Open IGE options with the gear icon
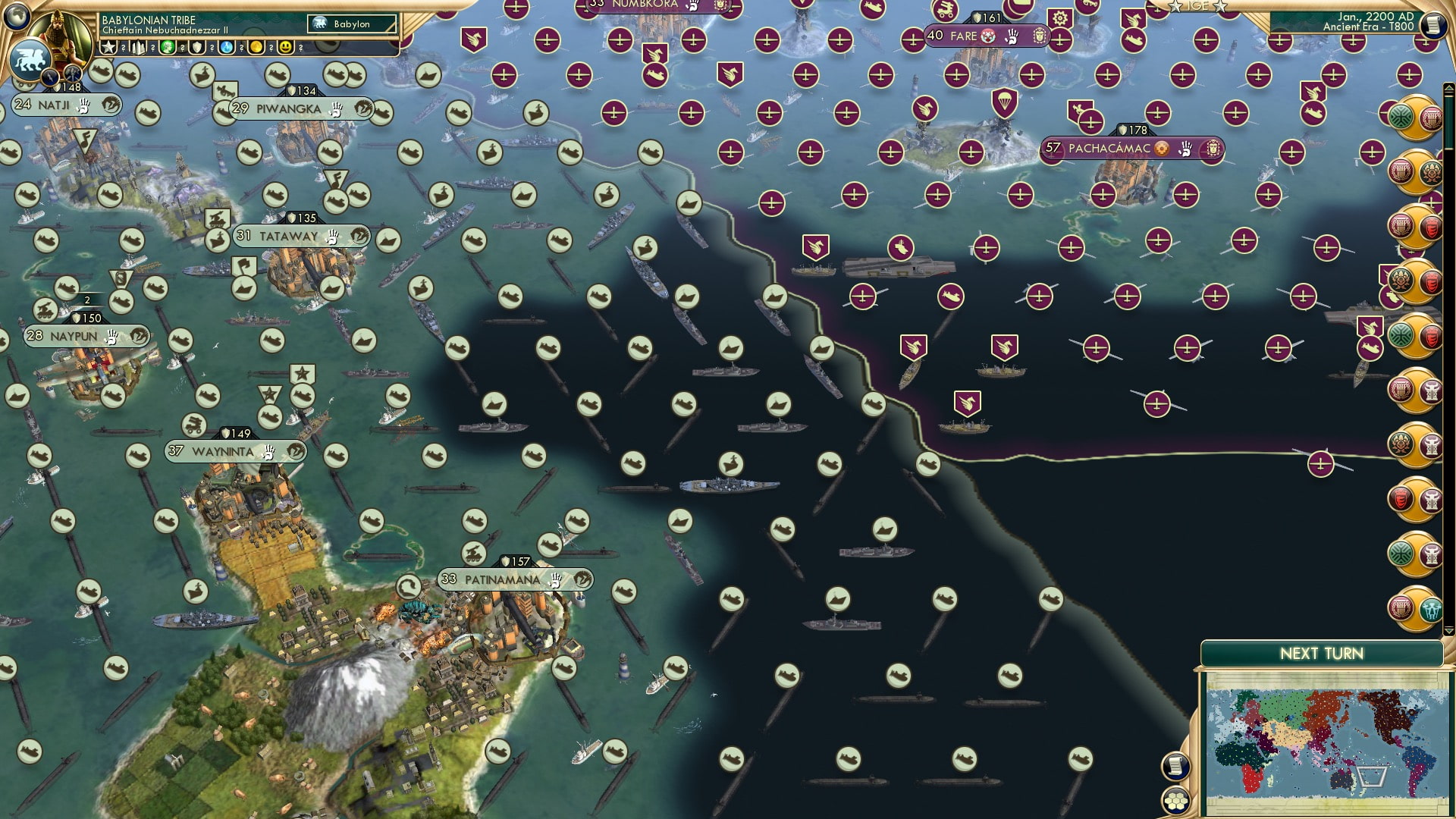This screenshot has width=1456, height=819. tap(1059, 17)
